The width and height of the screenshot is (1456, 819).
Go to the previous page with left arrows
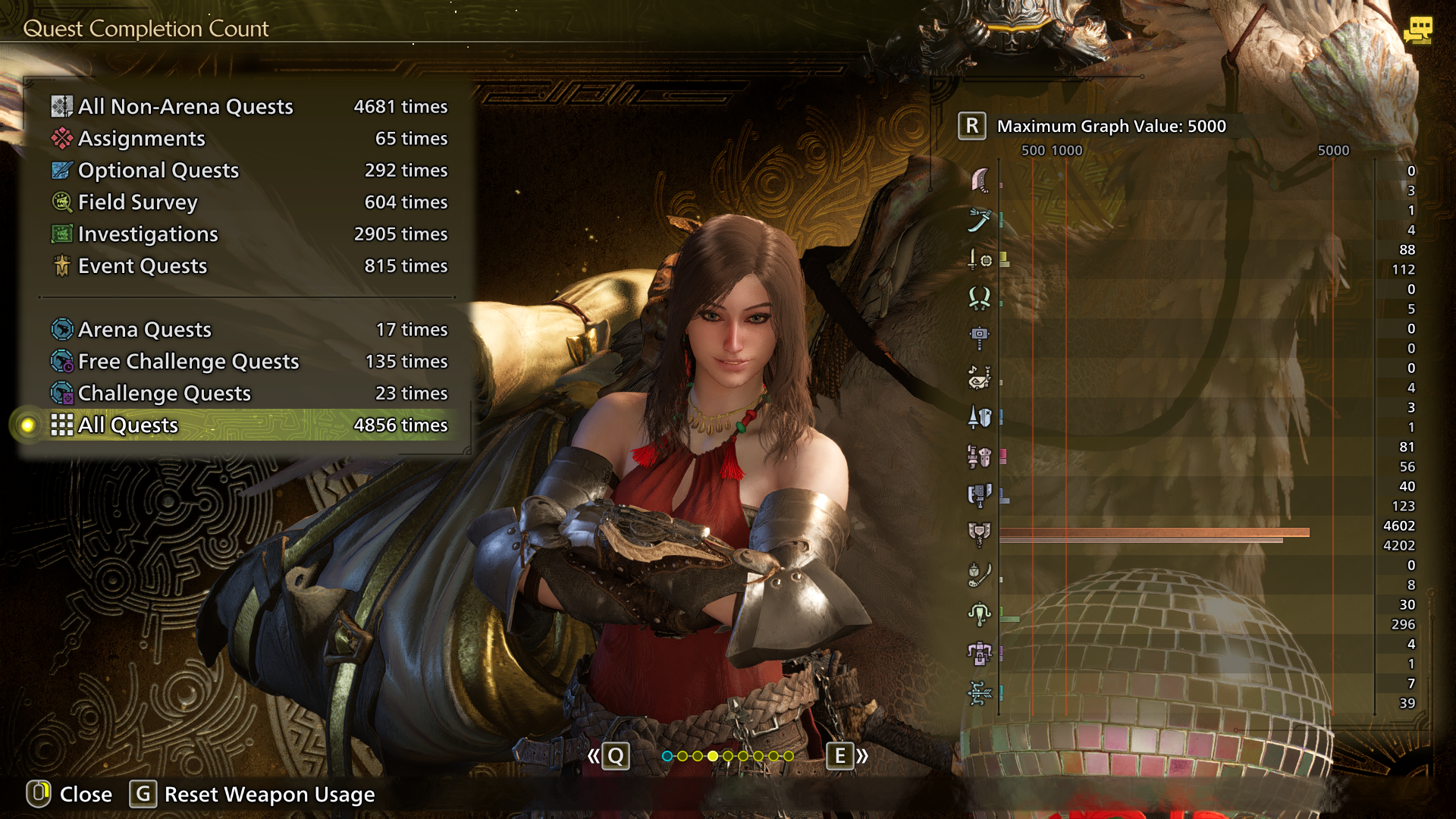click(608, 756)
